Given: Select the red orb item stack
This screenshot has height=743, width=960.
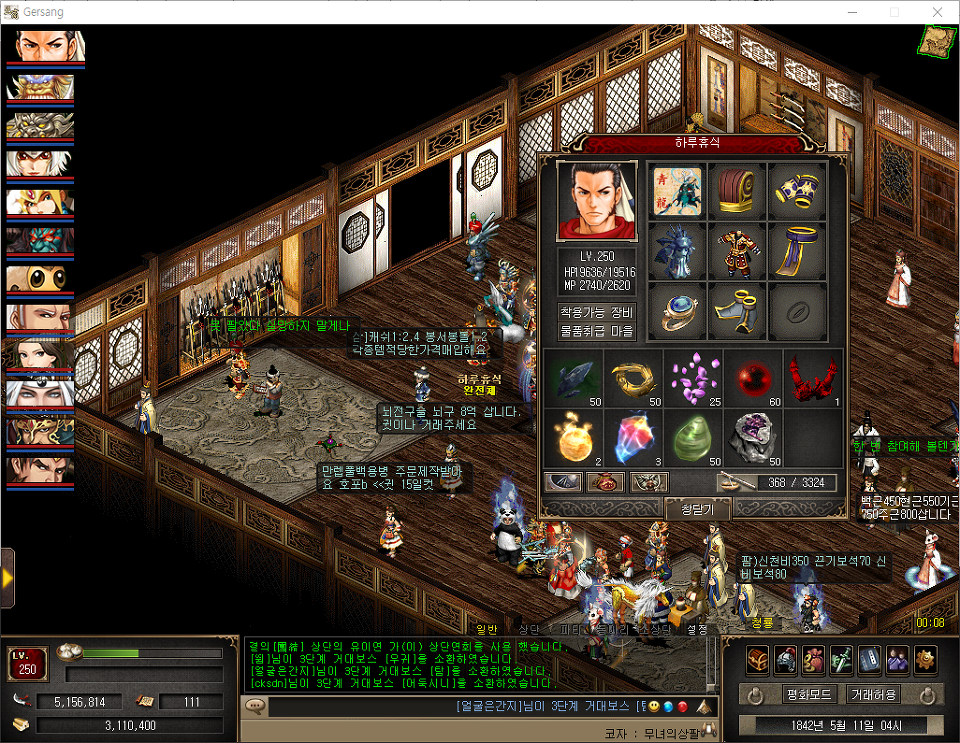Looking at the screenshot, I should tap(753, 376).
